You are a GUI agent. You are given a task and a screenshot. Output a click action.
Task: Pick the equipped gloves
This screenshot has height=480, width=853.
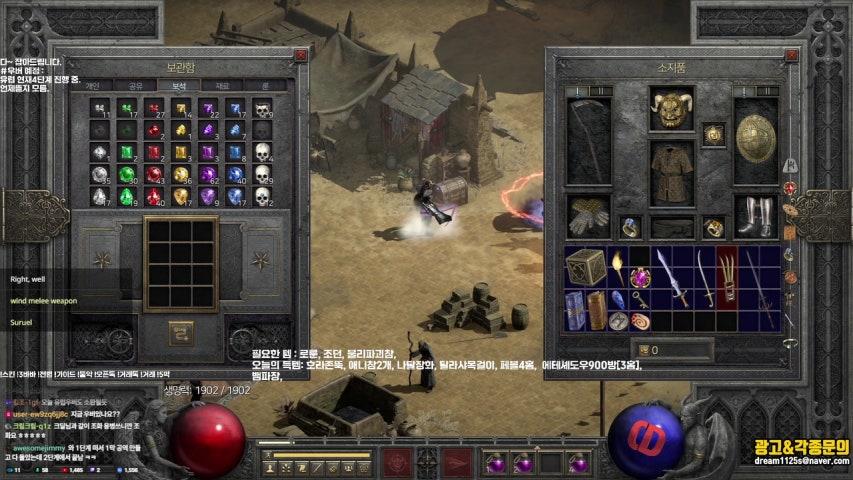[x=588, y=215]
